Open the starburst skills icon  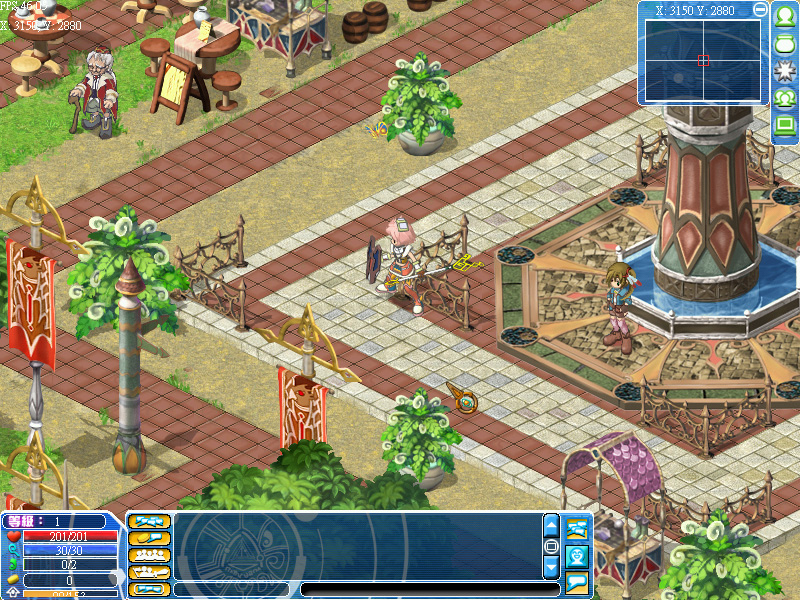tap(785, 71)
